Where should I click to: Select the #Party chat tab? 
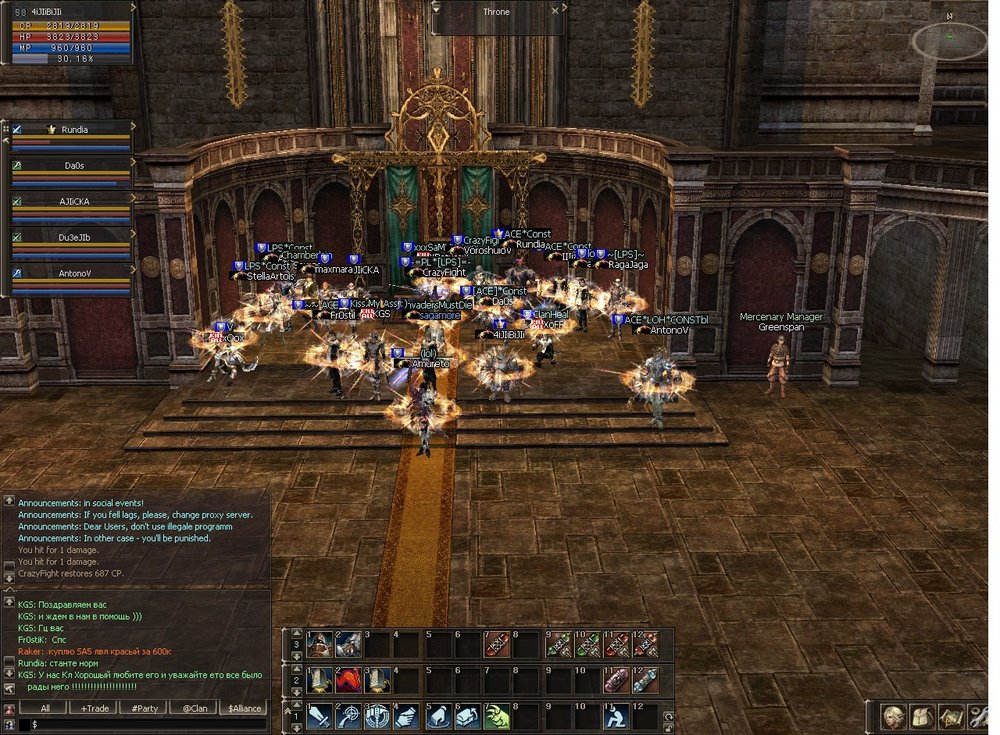148,708
